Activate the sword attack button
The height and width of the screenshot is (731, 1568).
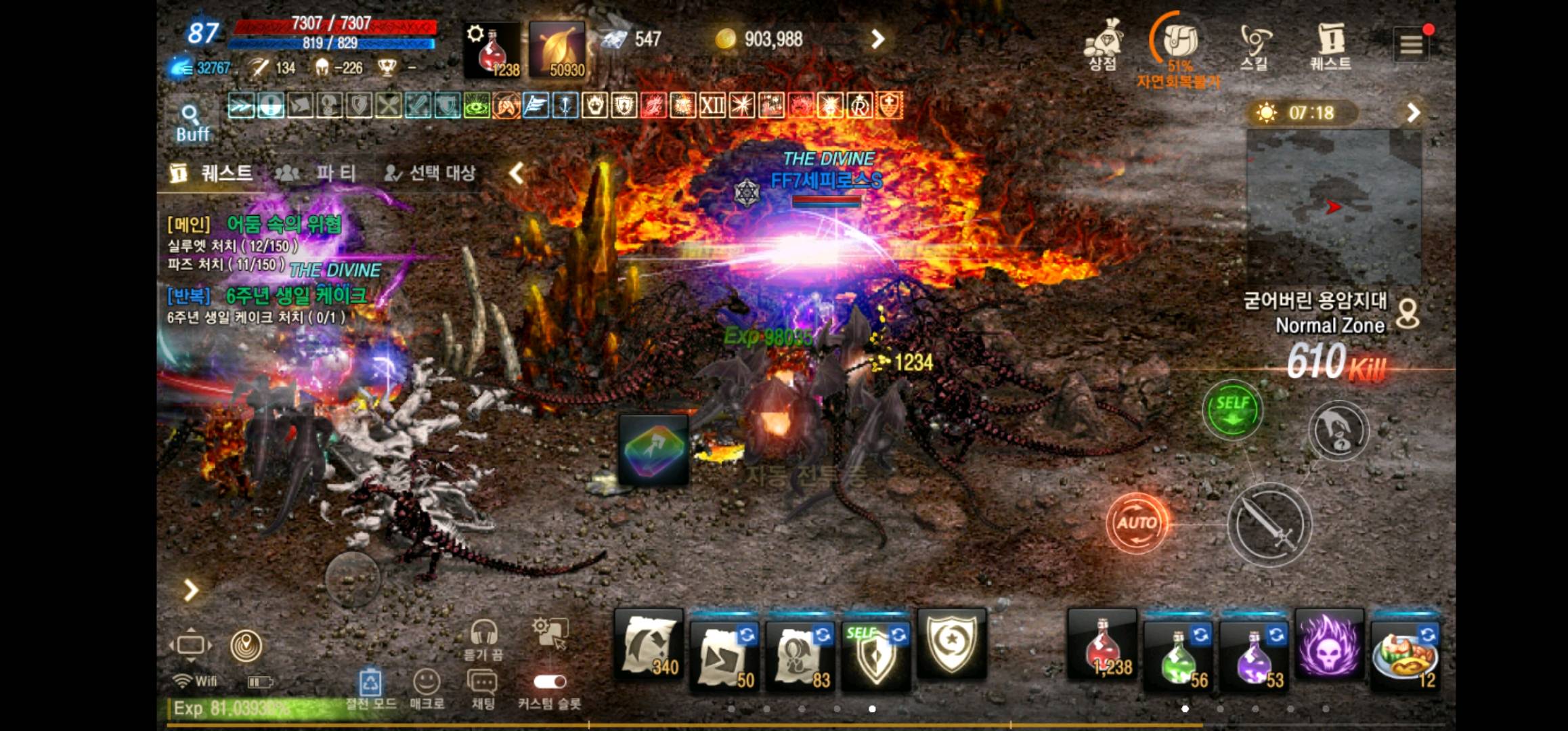1271,521
